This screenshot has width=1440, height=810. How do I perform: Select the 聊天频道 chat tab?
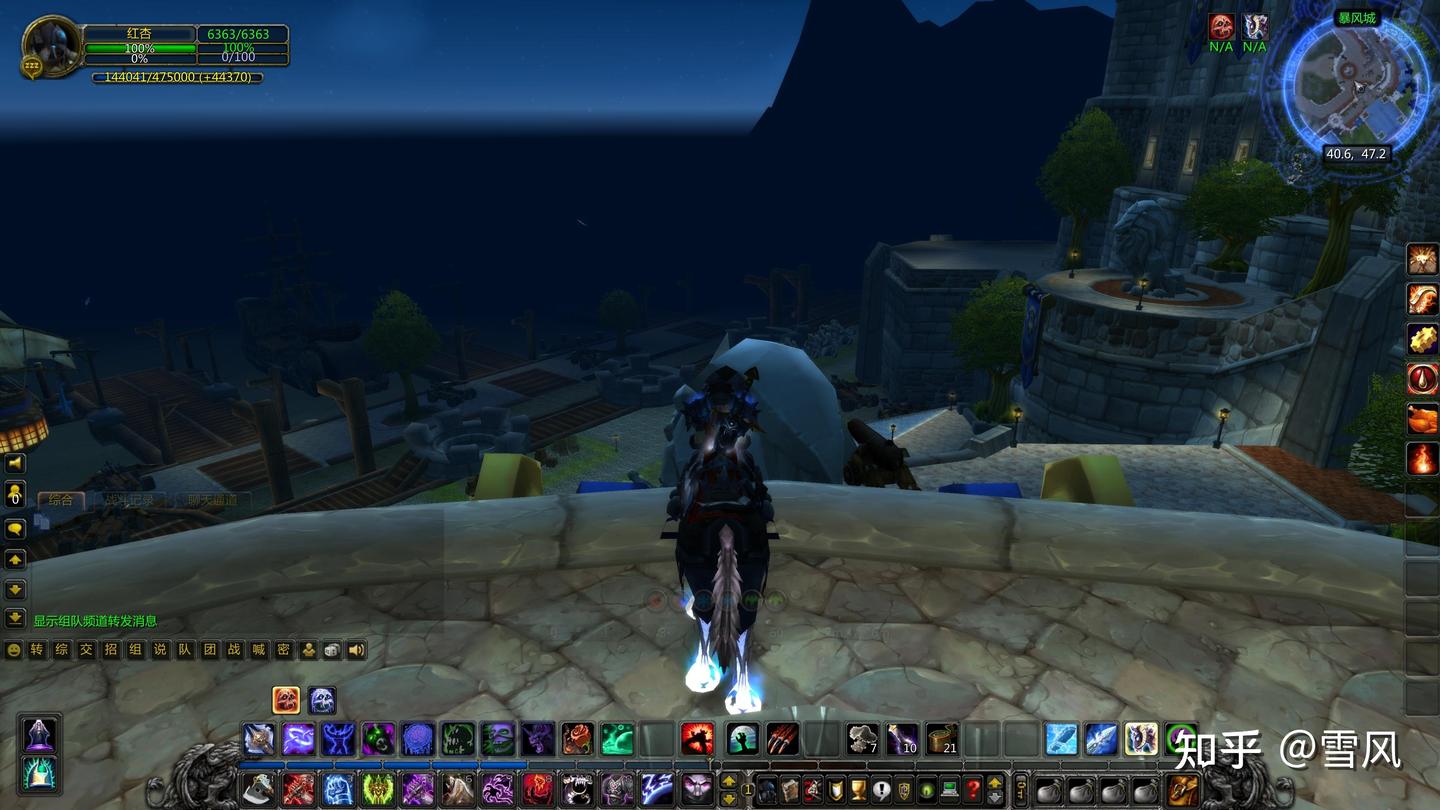click(211, 500)
